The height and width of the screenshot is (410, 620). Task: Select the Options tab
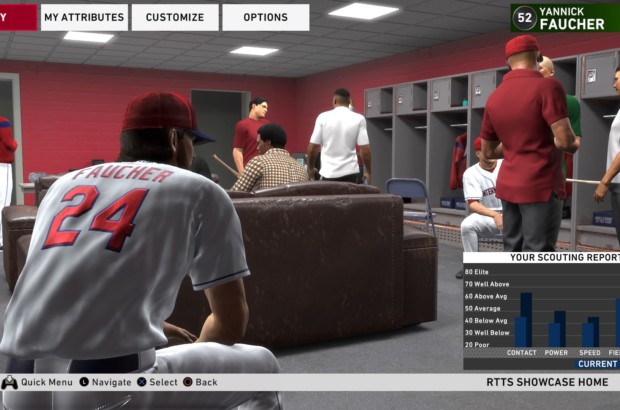click(x=265, y=17)
